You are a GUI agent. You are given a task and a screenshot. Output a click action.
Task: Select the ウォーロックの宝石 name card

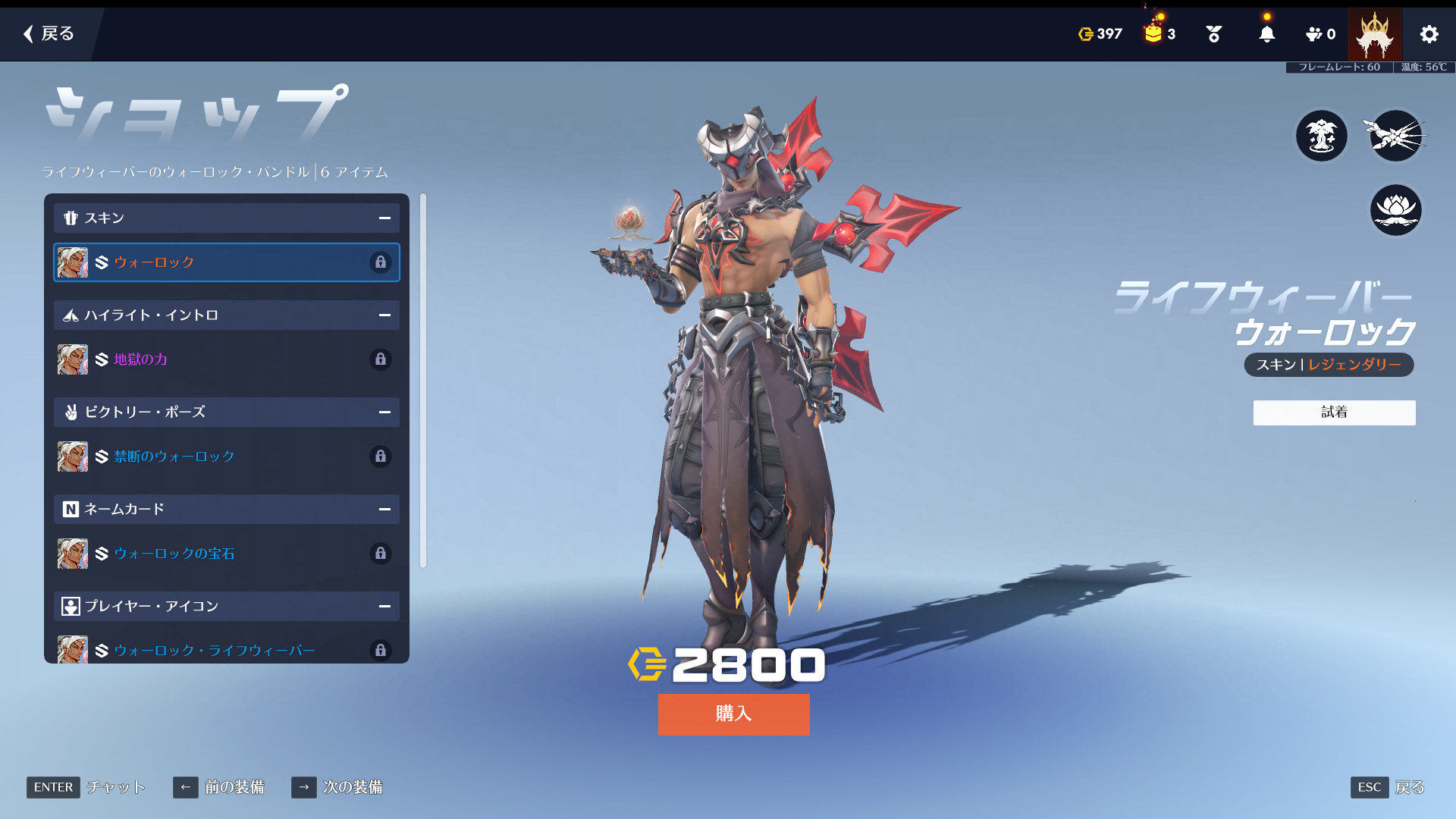(226, 554)
